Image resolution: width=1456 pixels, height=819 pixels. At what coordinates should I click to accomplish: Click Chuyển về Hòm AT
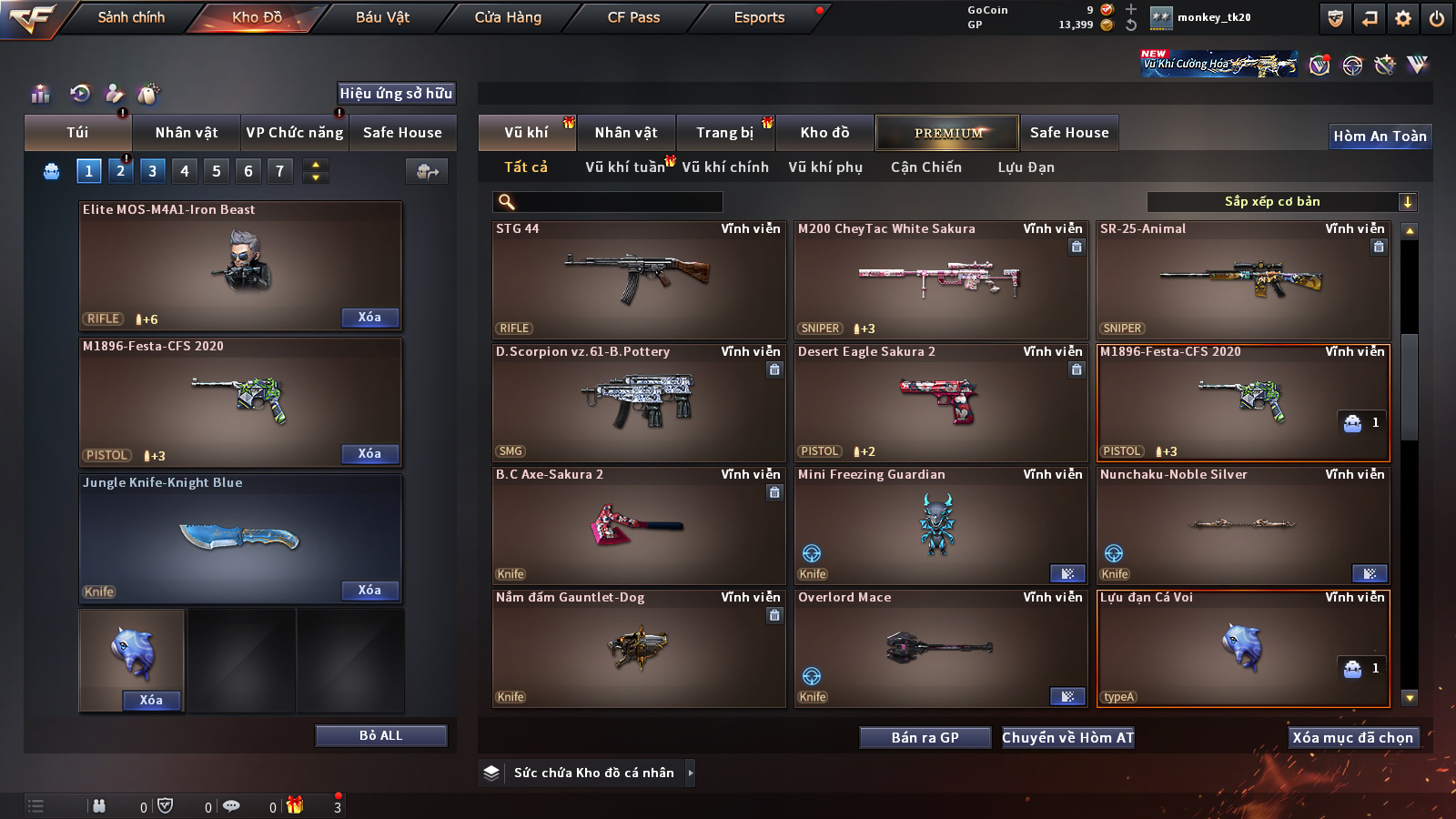(1067, 738)
